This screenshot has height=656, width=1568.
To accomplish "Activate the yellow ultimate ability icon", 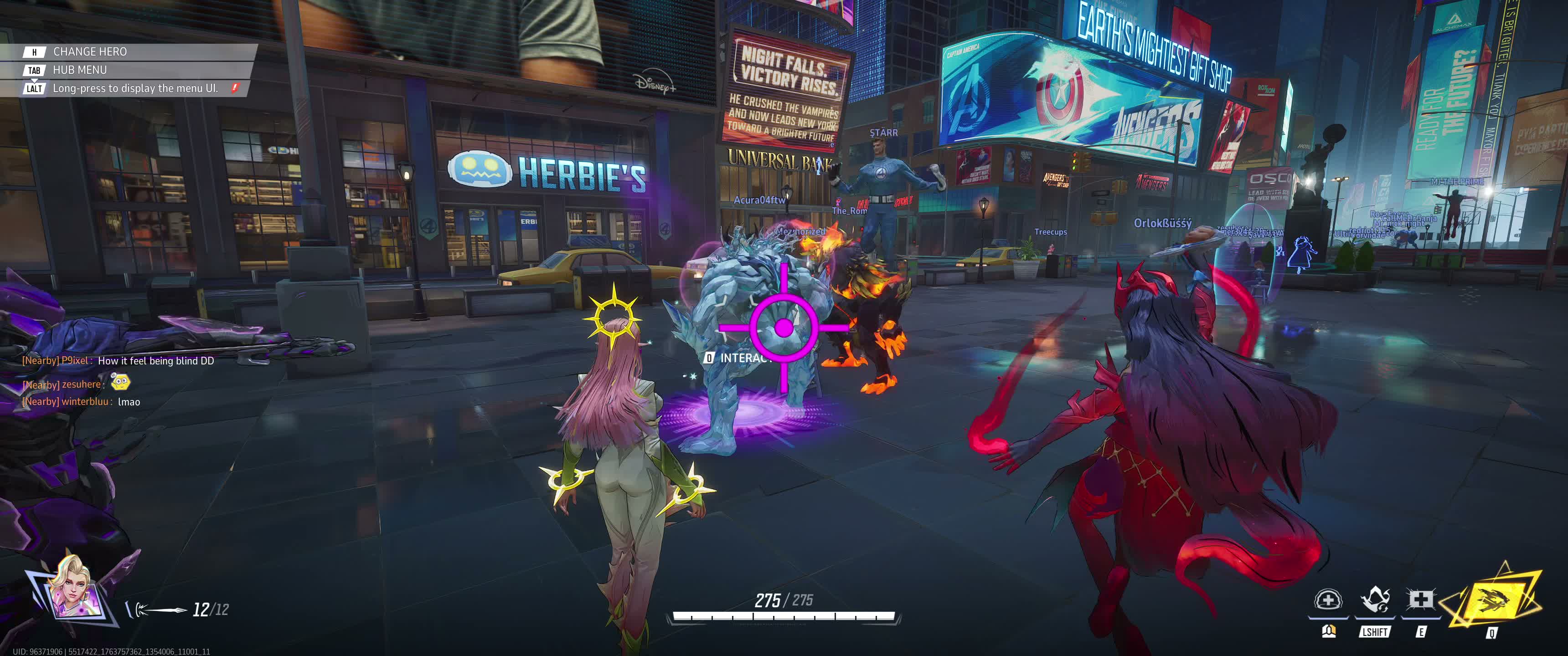I will coord(1494,599).
